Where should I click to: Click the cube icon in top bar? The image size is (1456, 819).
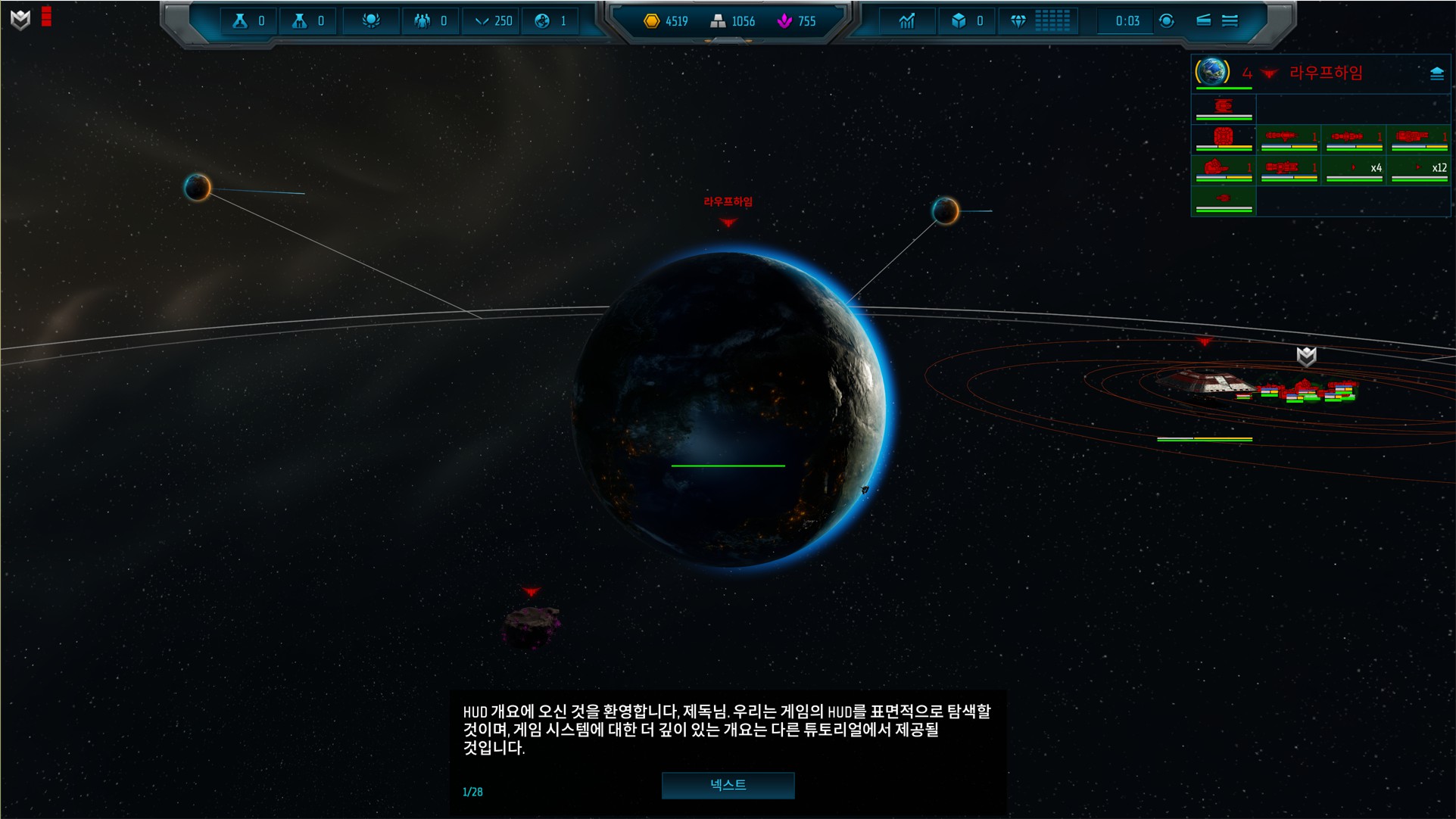coord(959,21)
